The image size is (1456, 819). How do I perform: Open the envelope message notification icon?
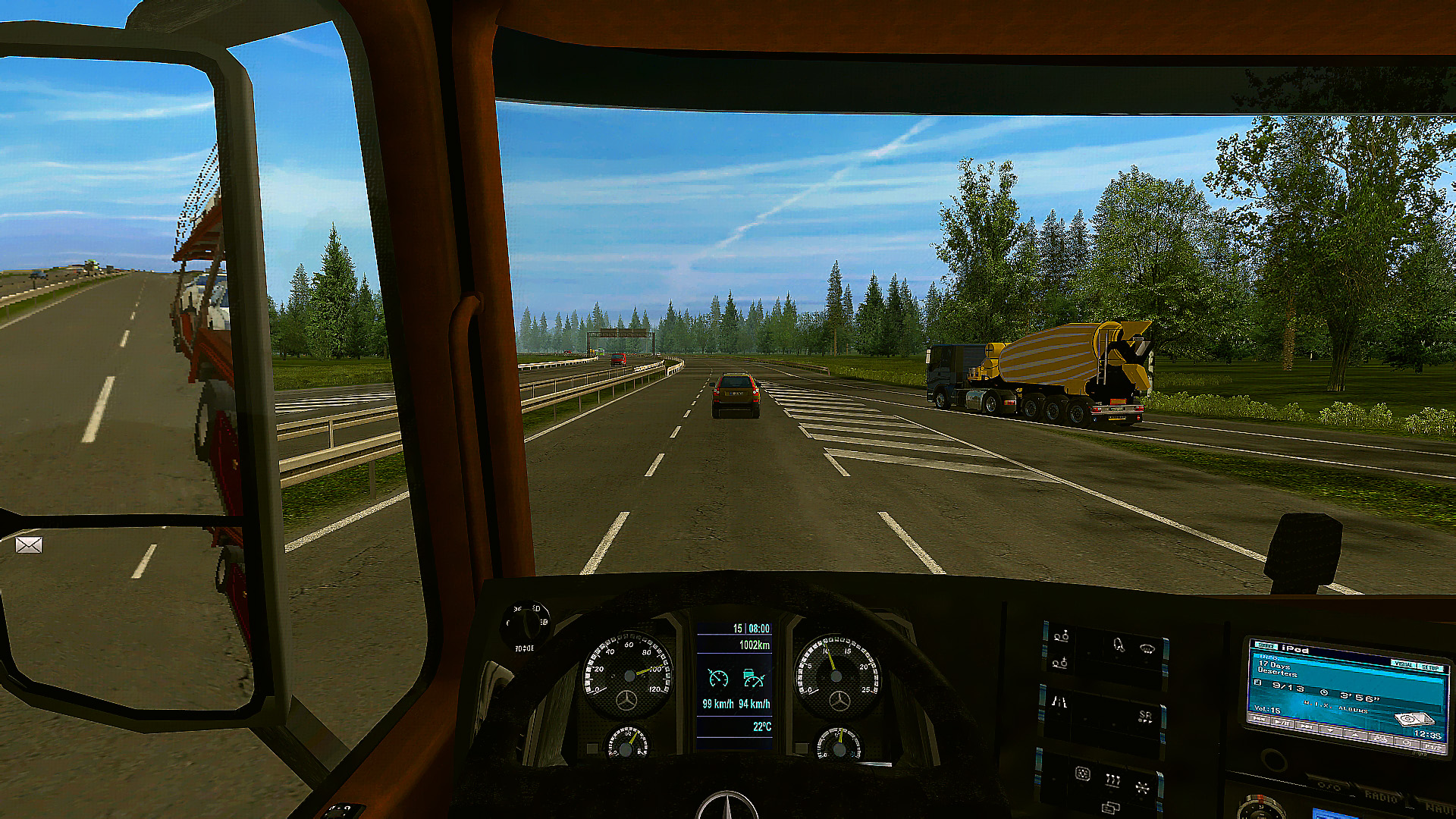29,544
